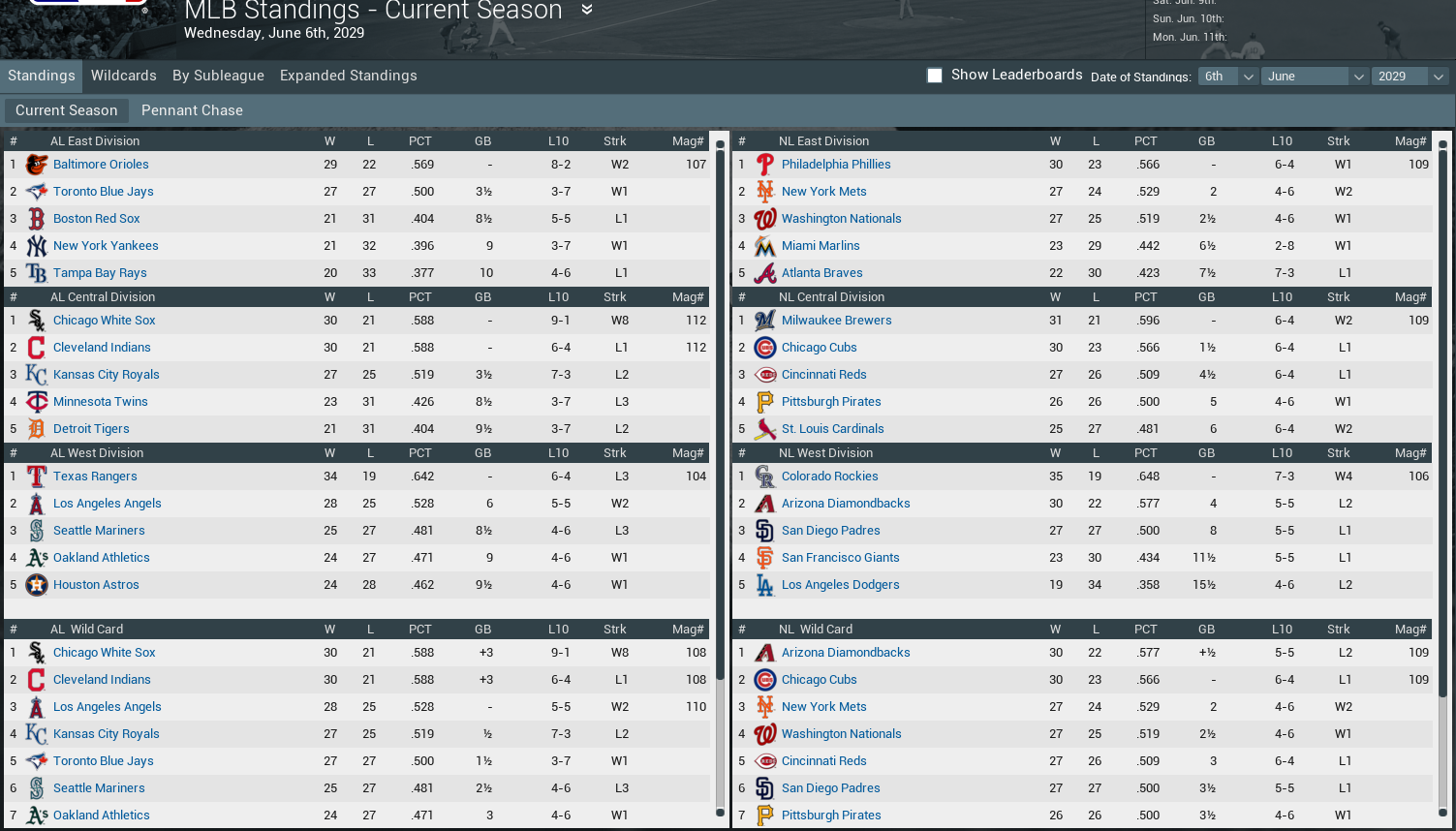
Task: Select Boston Red Sox in AL East
Action: 96,219
